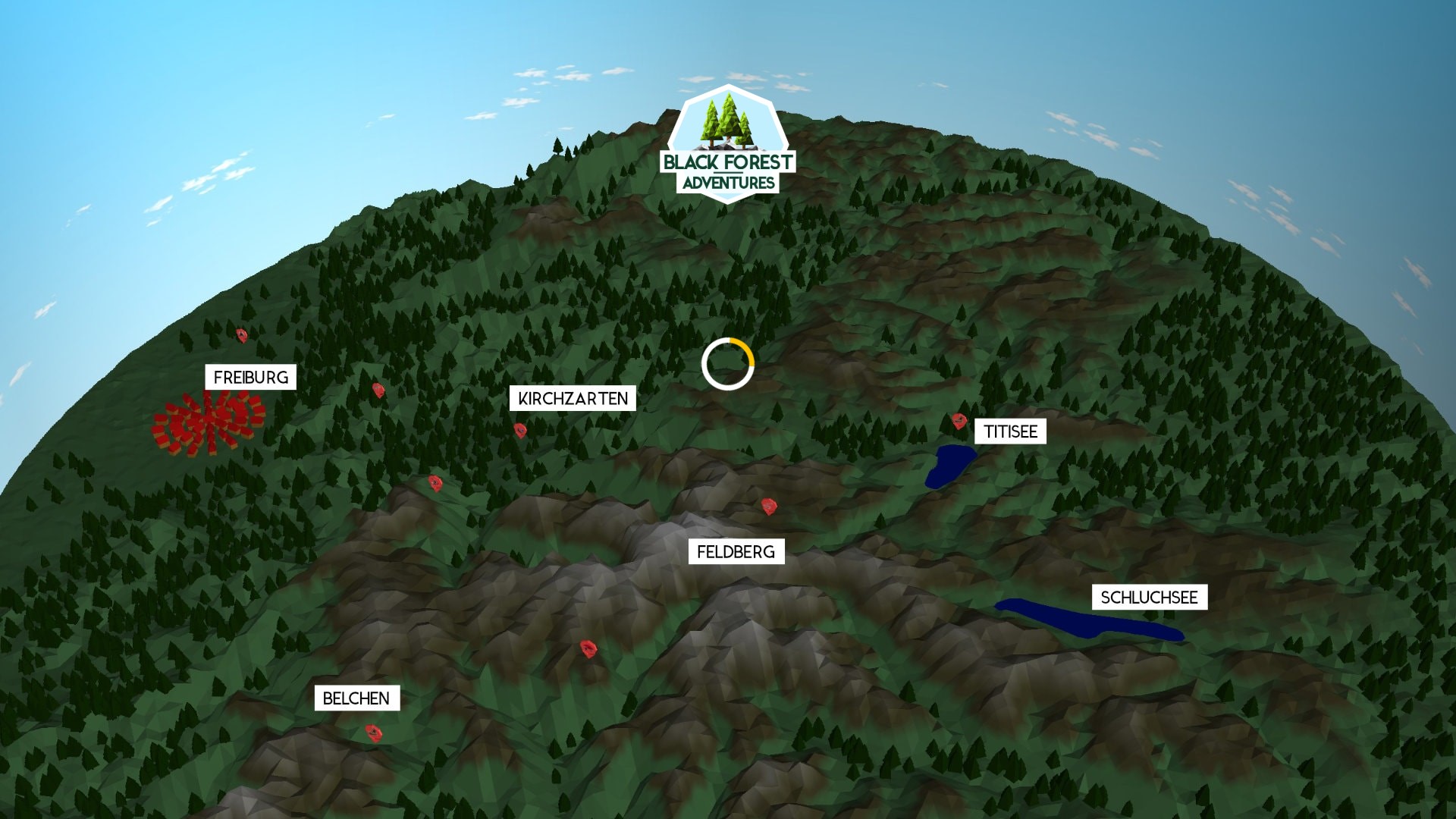Open the Titisee destination label

[1010, 431]
